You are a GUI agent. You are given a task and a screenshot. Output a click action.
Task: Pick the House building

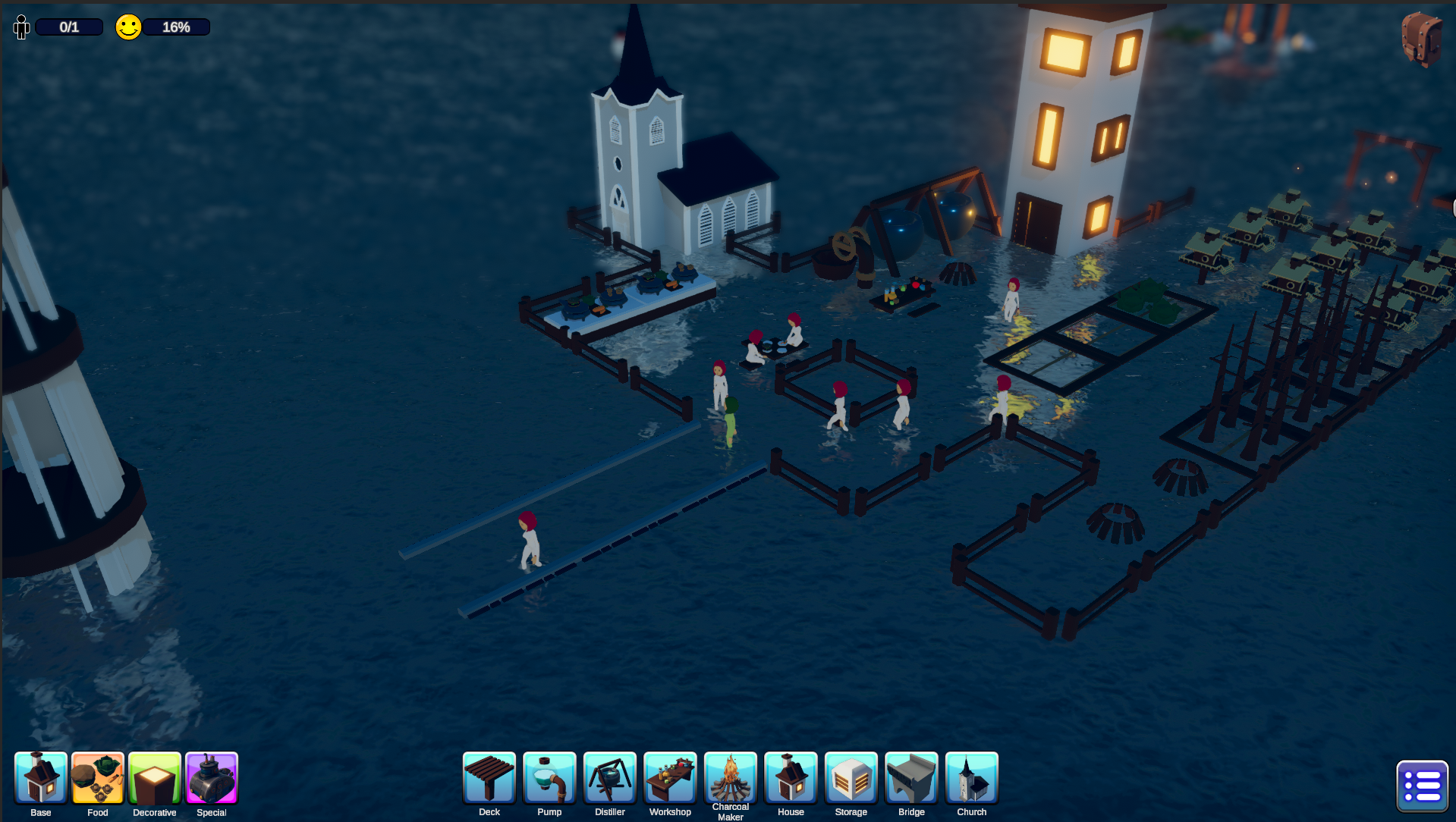[x=791, y=777]
